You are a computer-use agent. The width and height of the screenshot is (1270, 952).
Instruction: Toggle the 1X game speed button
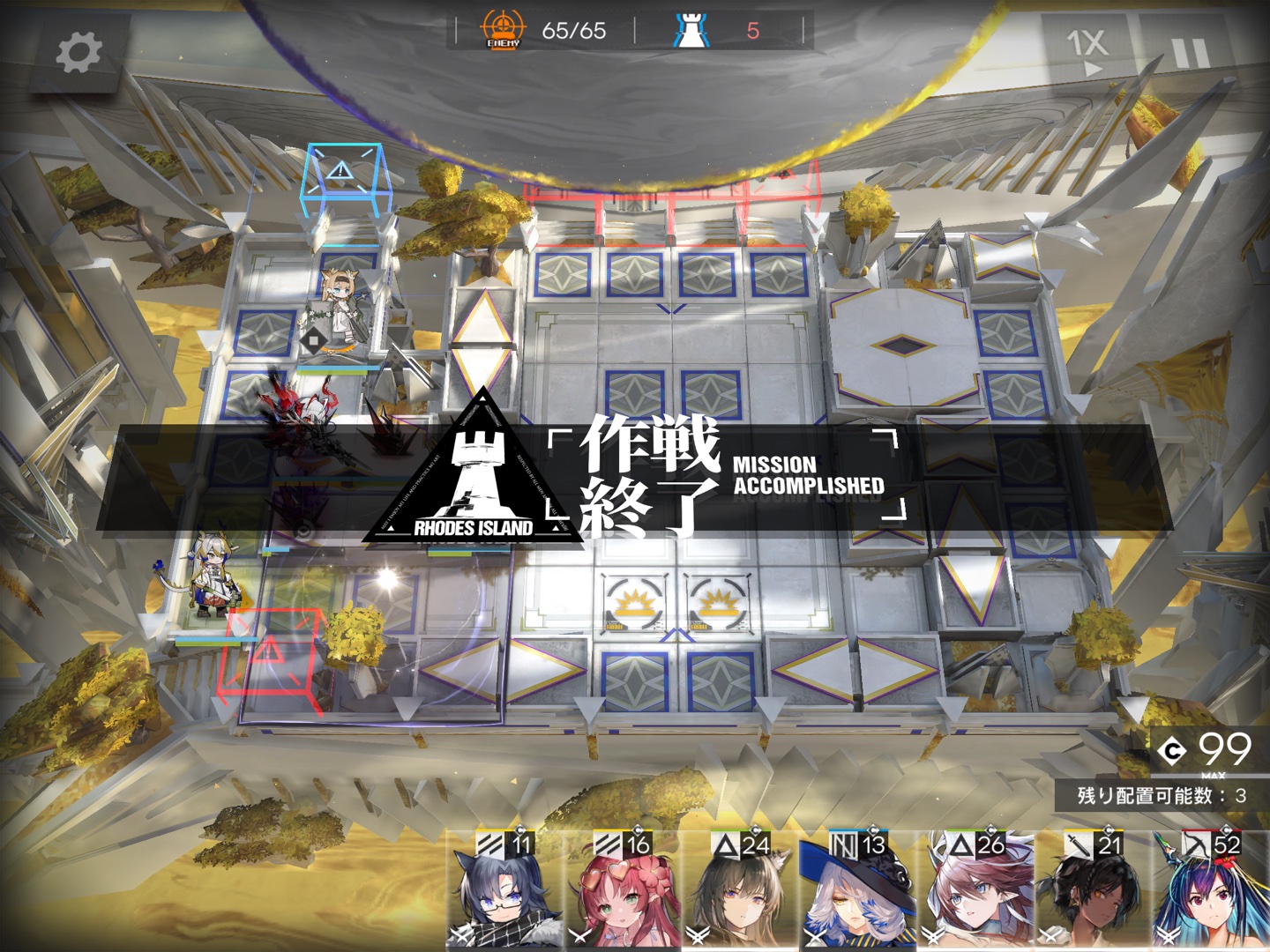[1086, 49]
